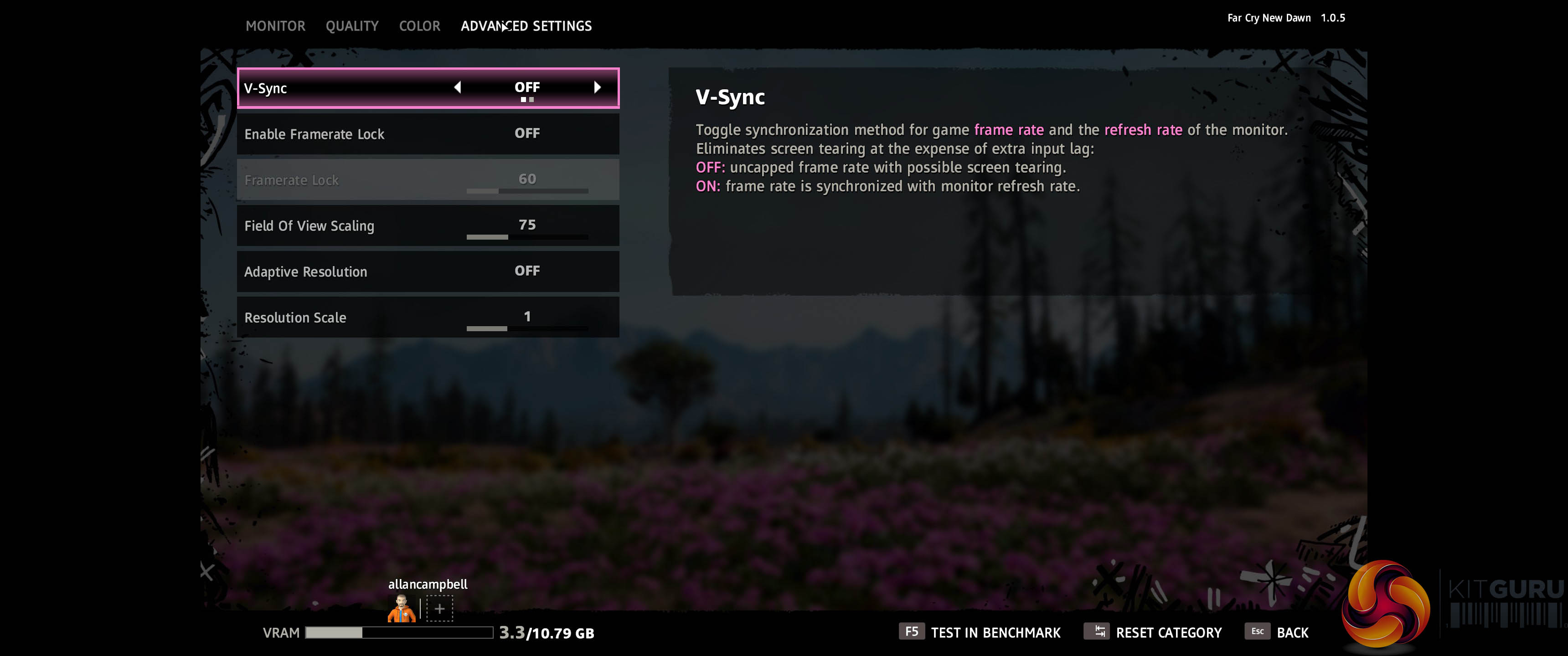Open the Quality settings tab
1568x656 pixels.
[x=352, y=26]
